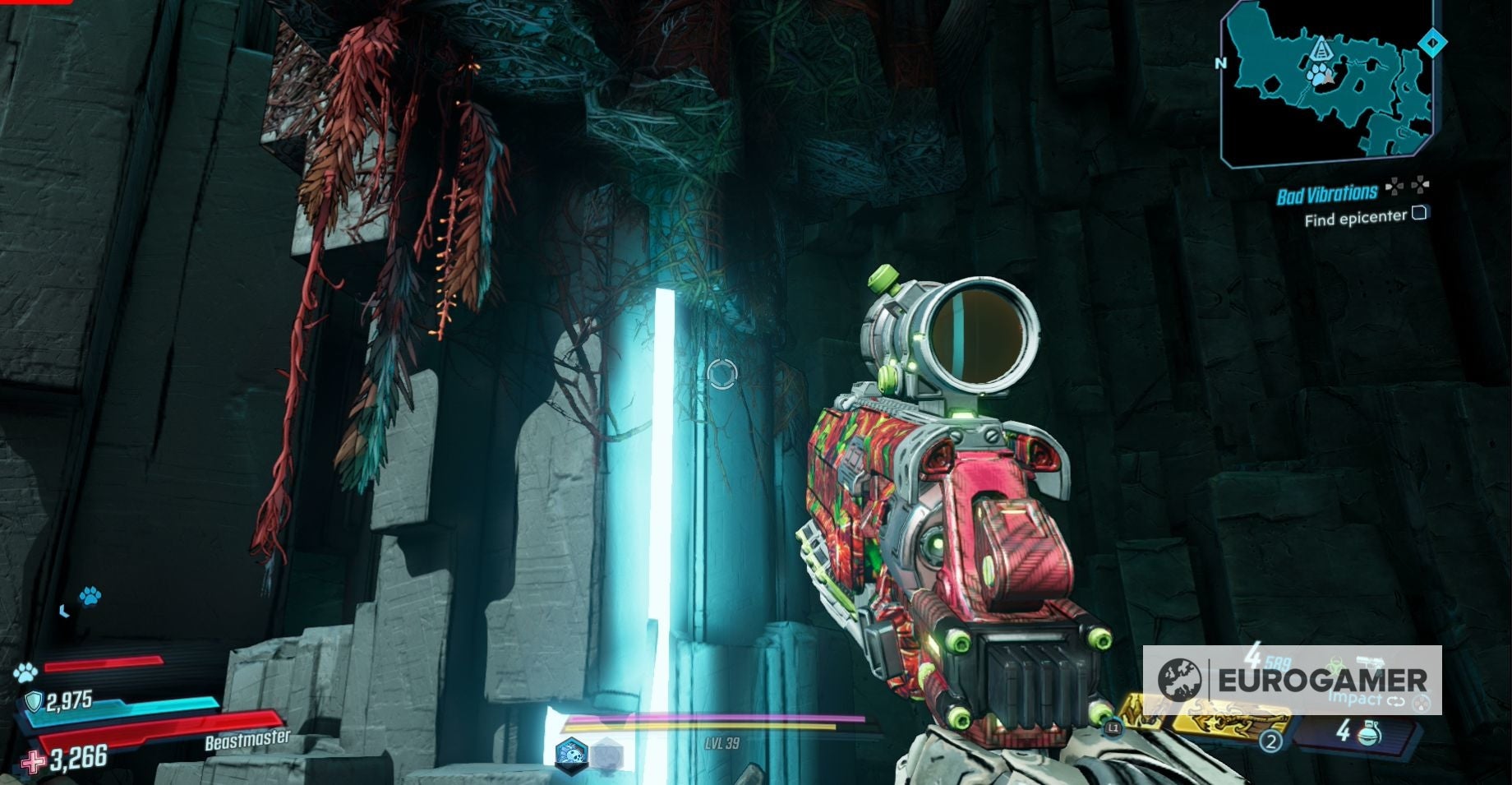Expand the right d-pad icon near Bad Vibrations
Image resolution: width=1512 pixels, height=785 pixels.
(x=1422, y=185)
